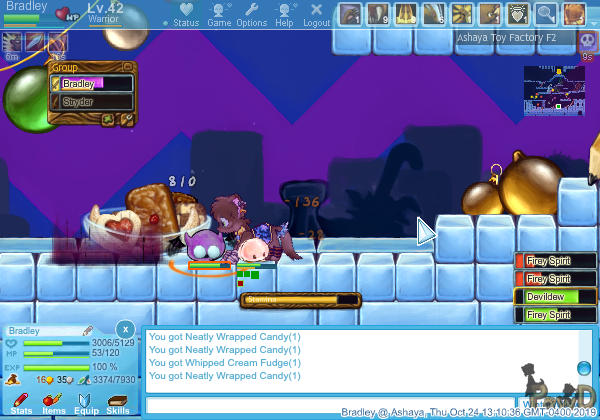Close the character info panel
Screen dimensions: 600x420
click(x=125, y=328)
